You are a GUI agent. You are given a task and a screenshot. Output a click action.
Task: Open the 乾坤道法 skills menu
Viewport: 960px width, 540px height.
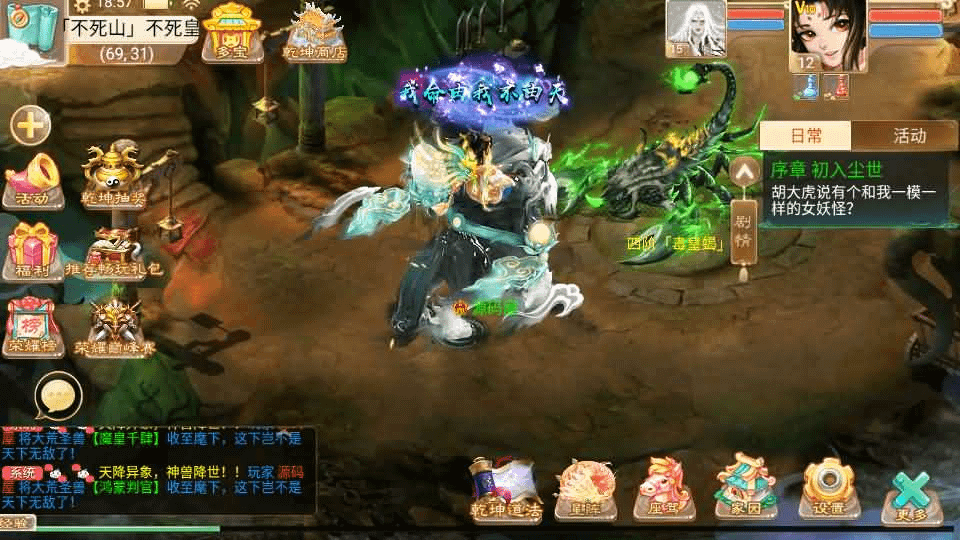506,489
